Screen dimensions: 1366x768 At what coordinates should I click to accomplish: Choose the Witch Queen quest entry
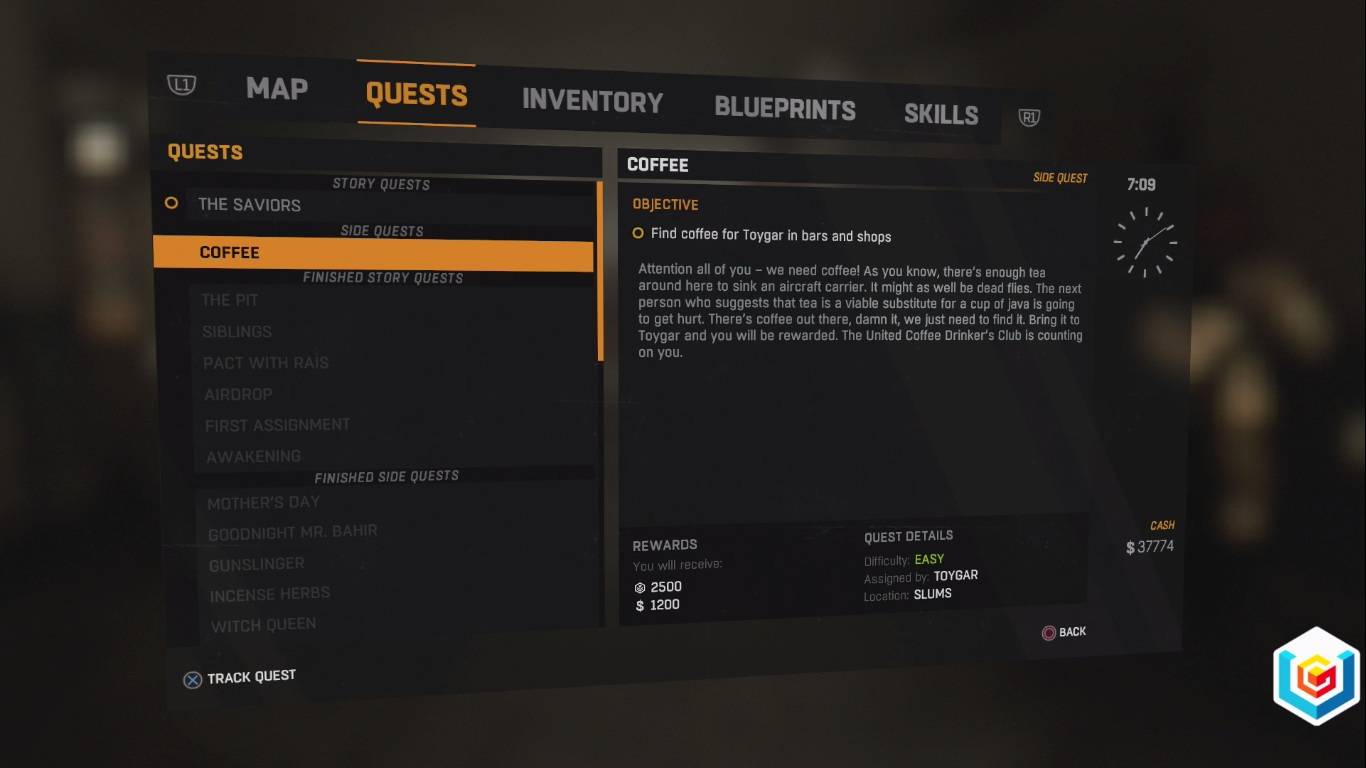pyautogui.click(x=263, y=626)
